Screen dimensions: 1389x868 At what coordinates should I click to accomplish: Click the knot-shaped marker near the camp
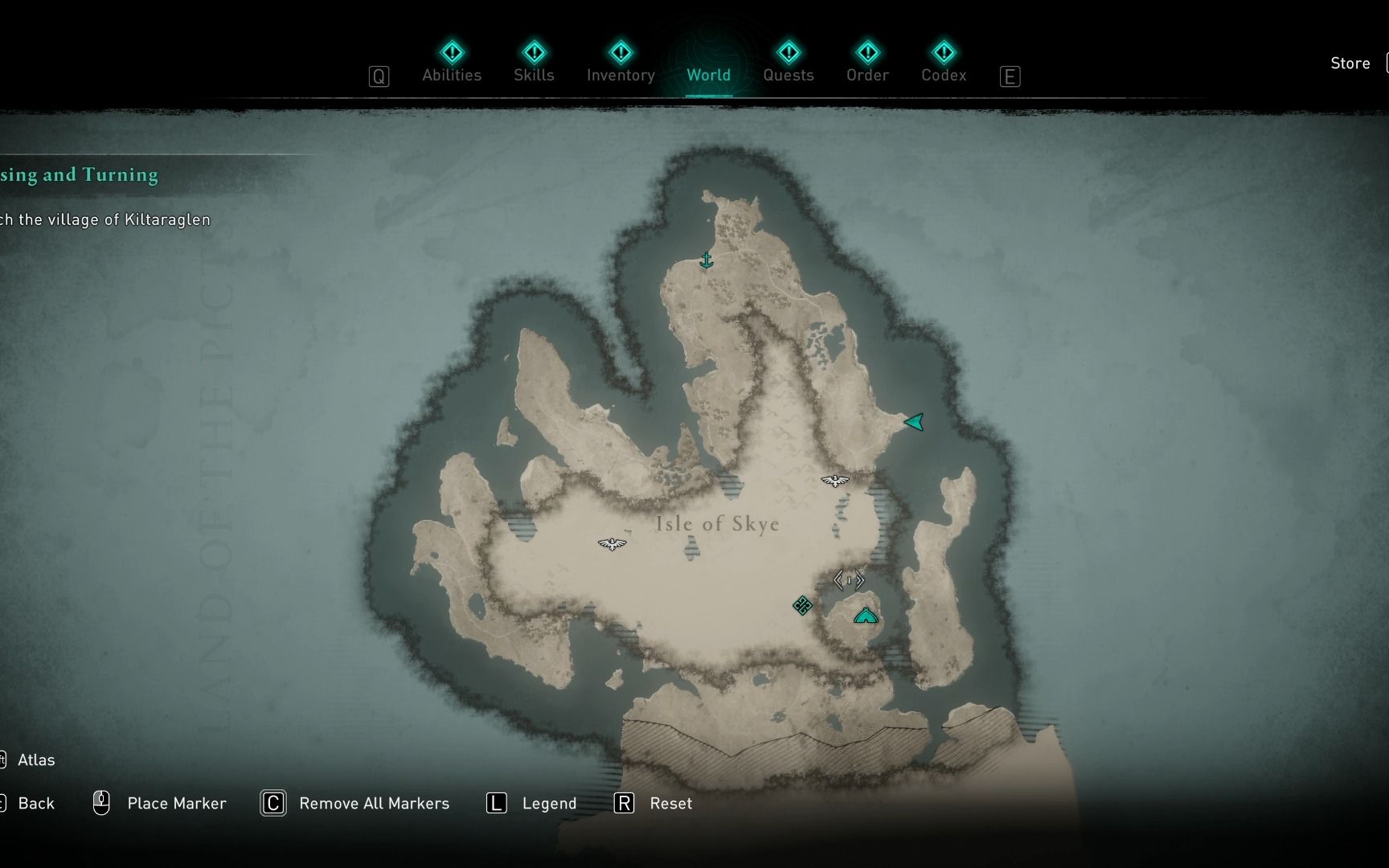point(802,605)
